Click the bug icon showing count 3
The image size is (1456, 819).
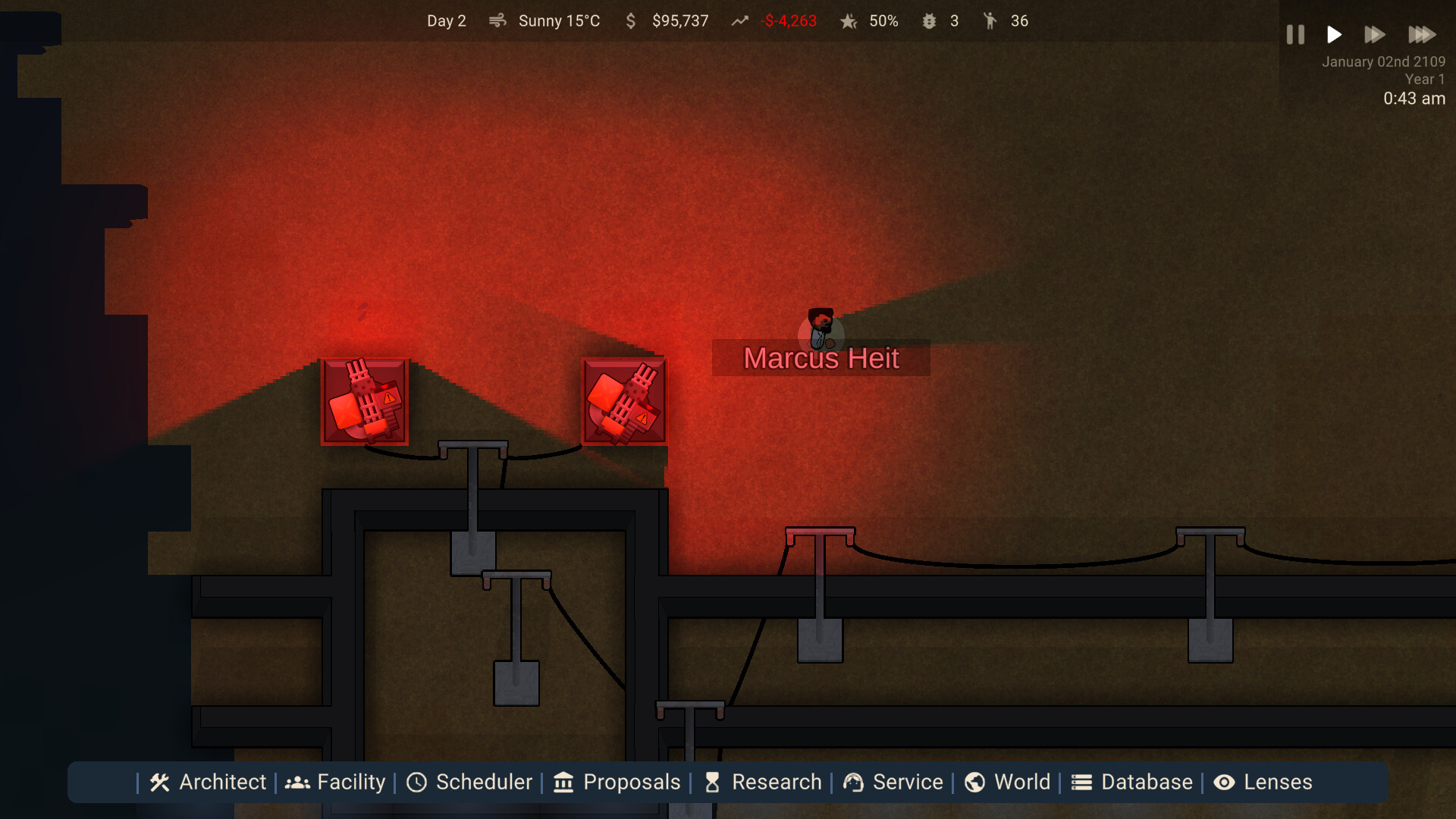click(x=930, y=20)
